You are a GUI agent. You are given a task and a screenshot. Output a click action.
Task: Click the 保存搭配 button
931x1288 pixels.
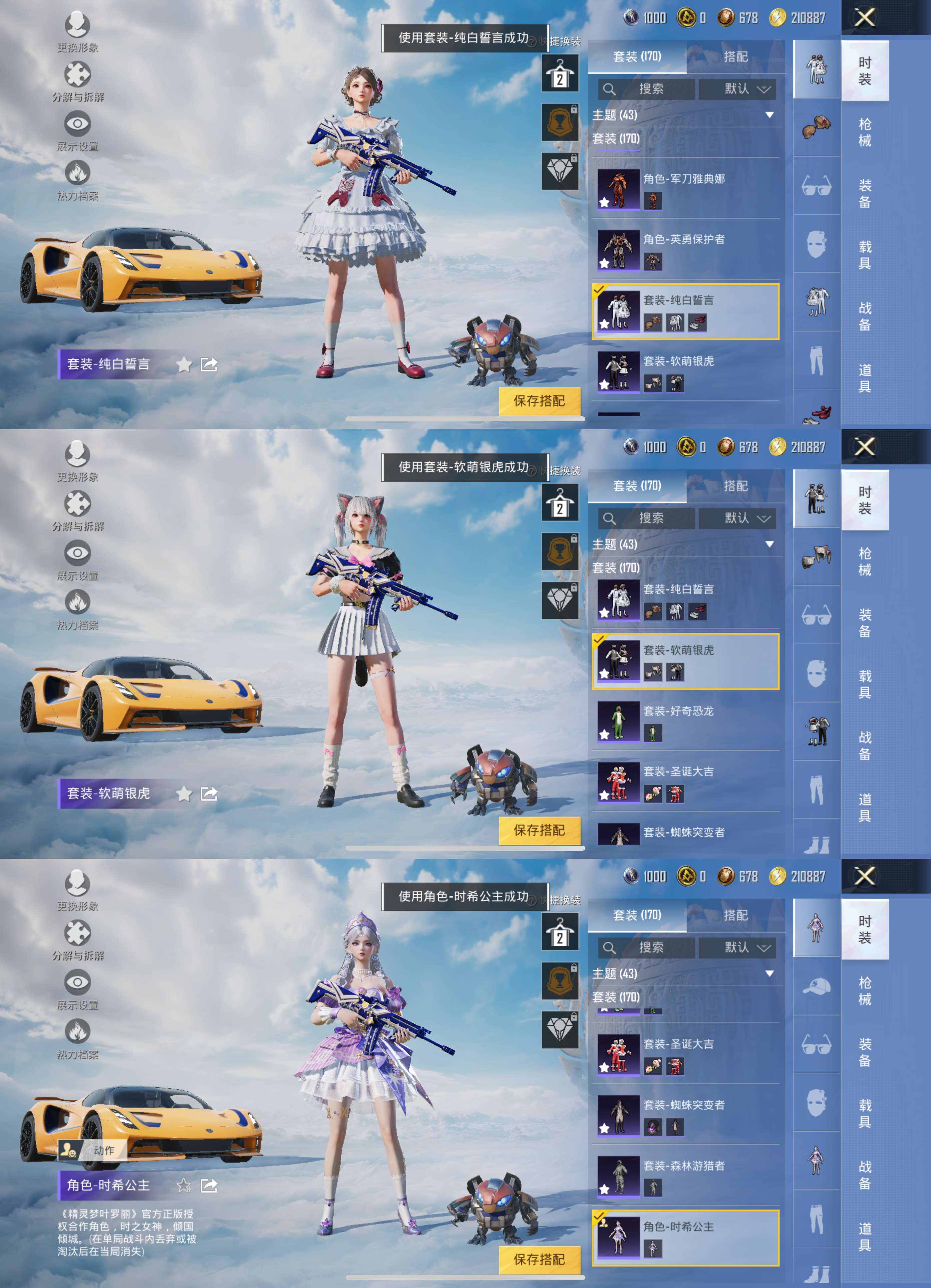tap(540, 401)
